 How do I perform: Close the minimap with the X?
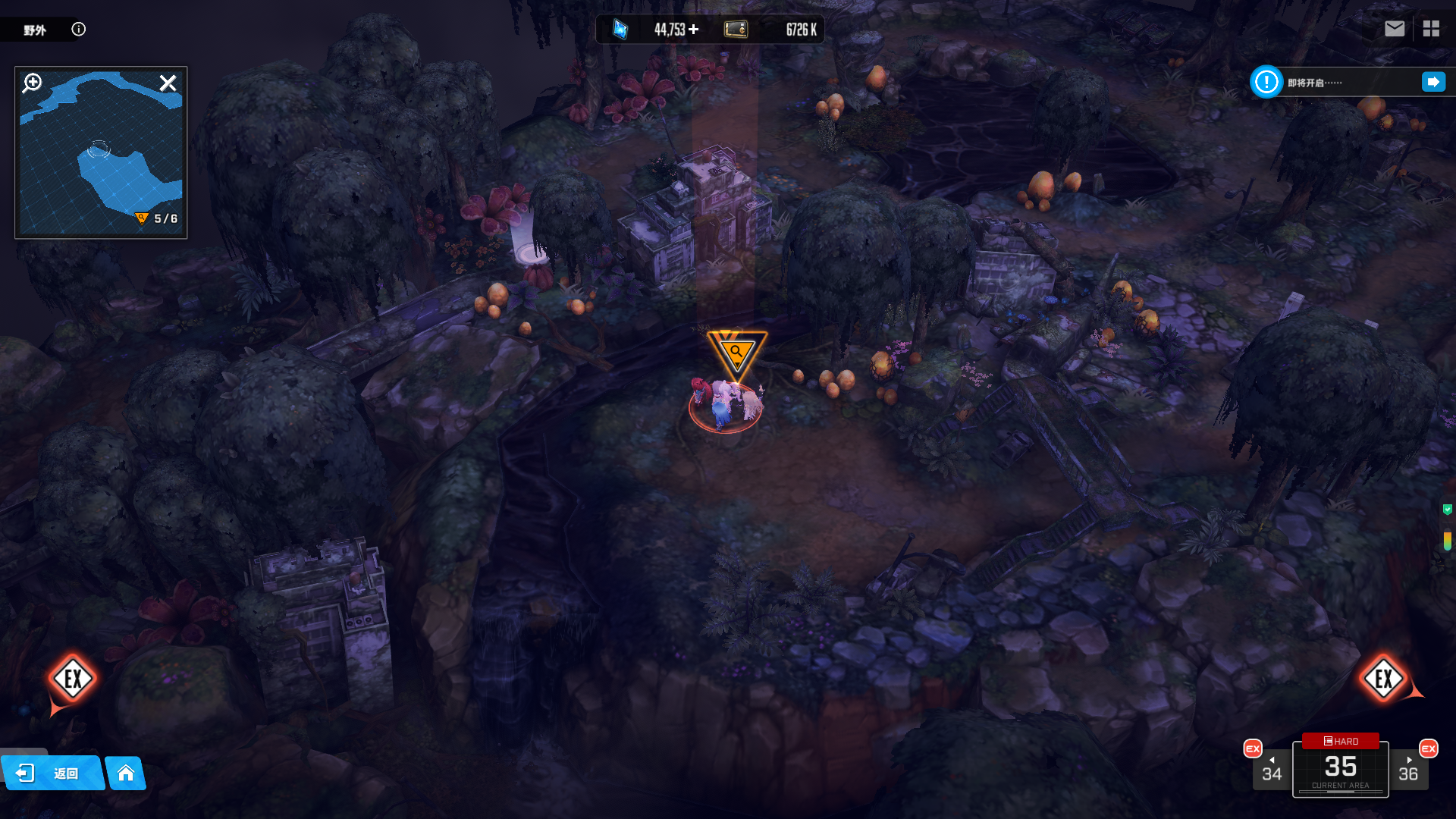point(168,83)
